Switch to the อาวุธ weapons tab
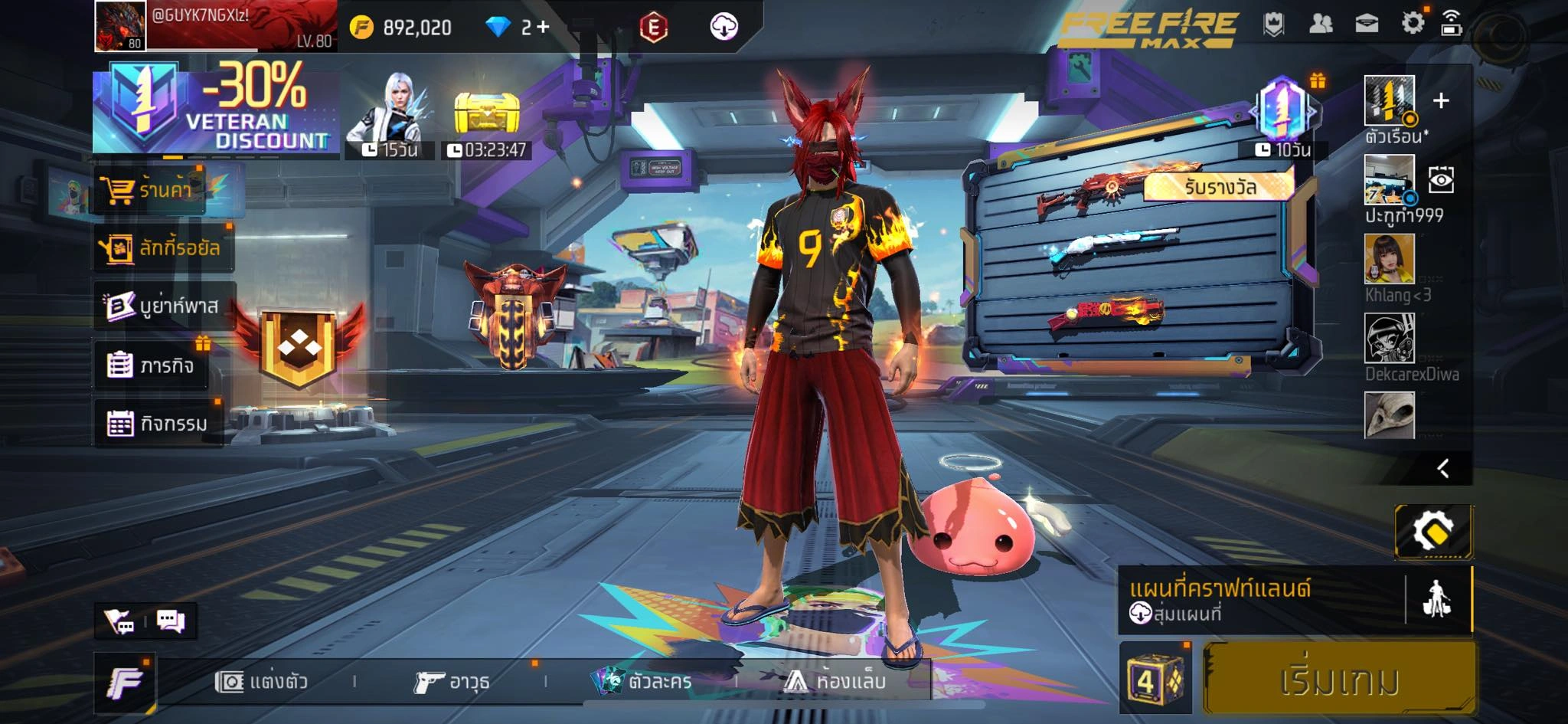Image resolution: width=1568 pixels, height=724 pixels. [x=452, y=680]
